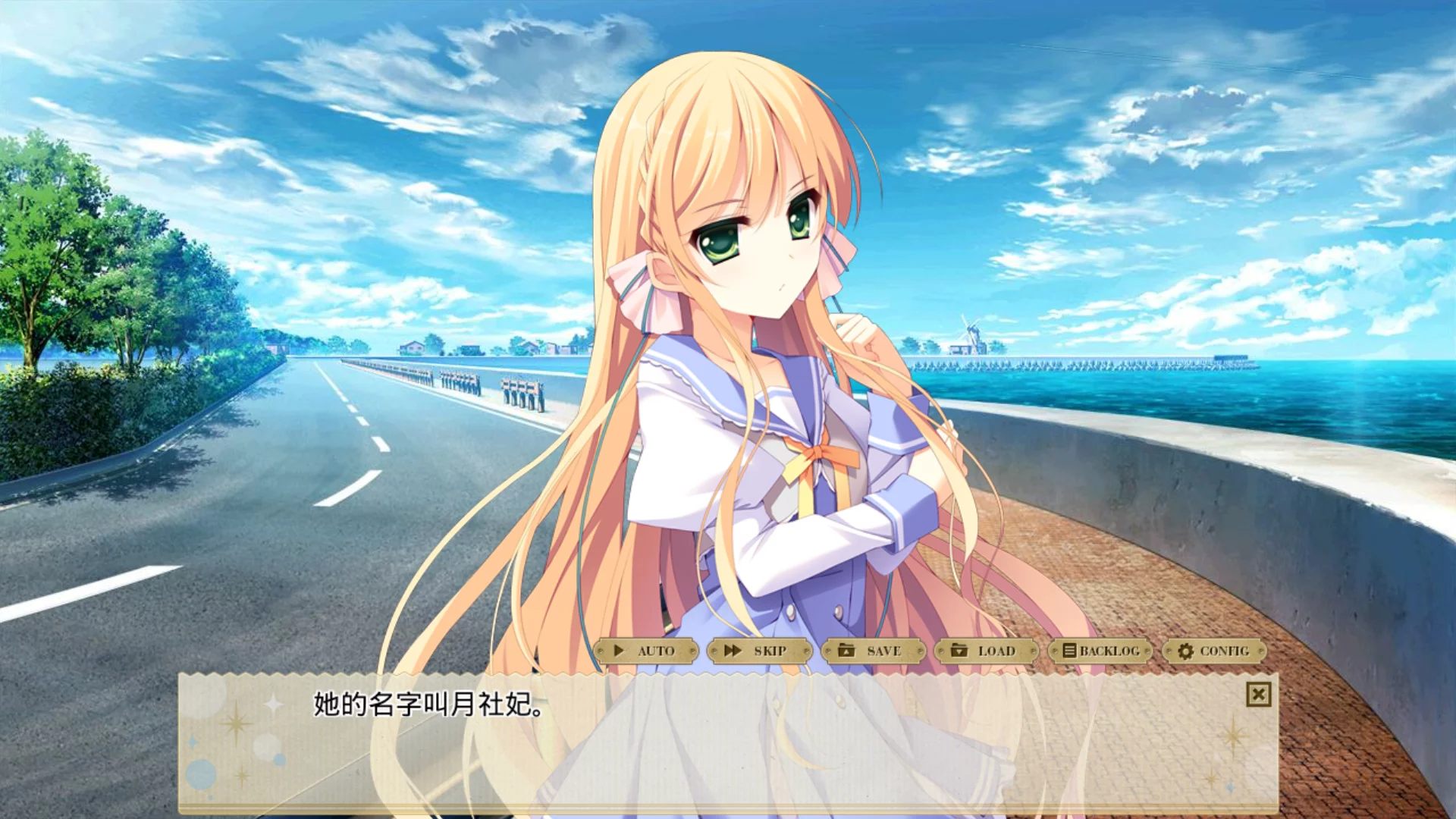This screenshot has height=819, width=1456.
Task: Click the play triangle icon on AUTO
Action: click(619, 651)
